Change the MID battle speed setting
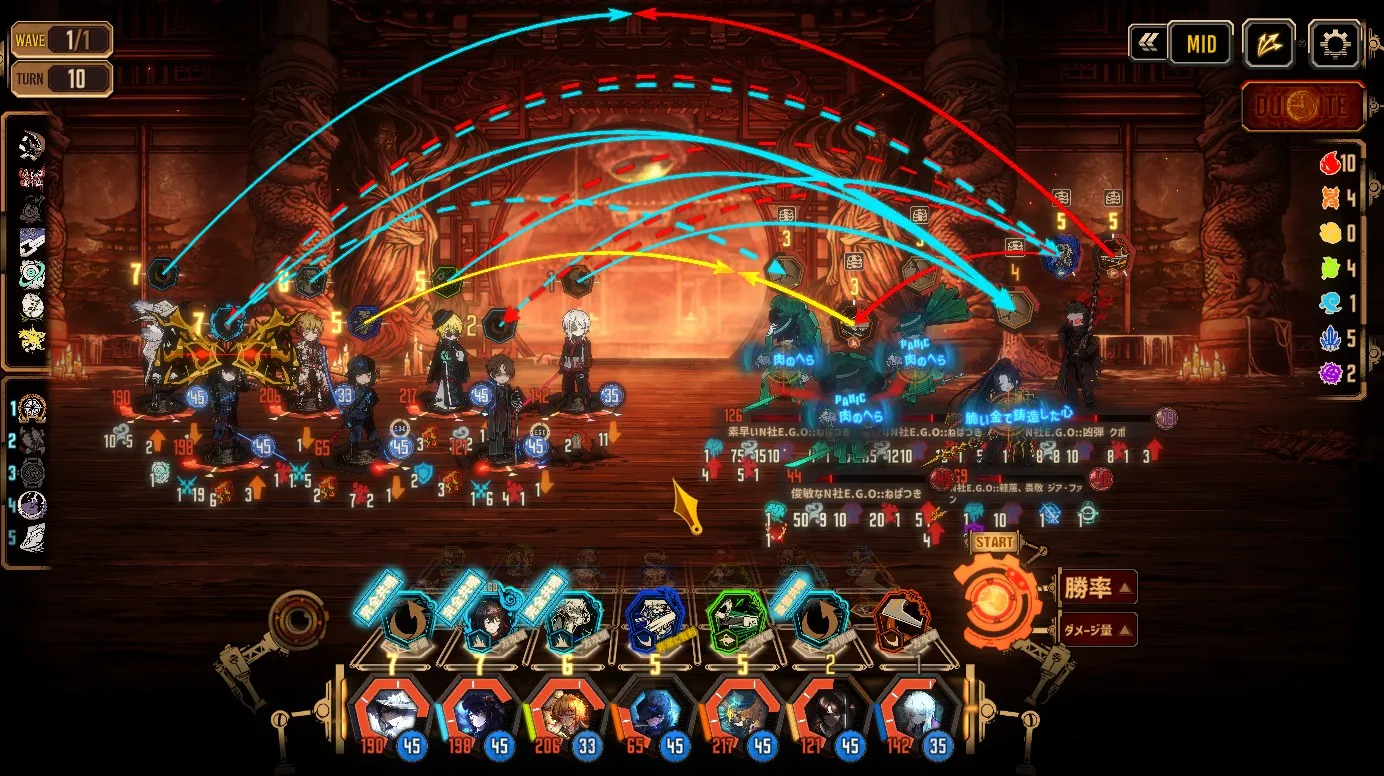 point(1200,43)
